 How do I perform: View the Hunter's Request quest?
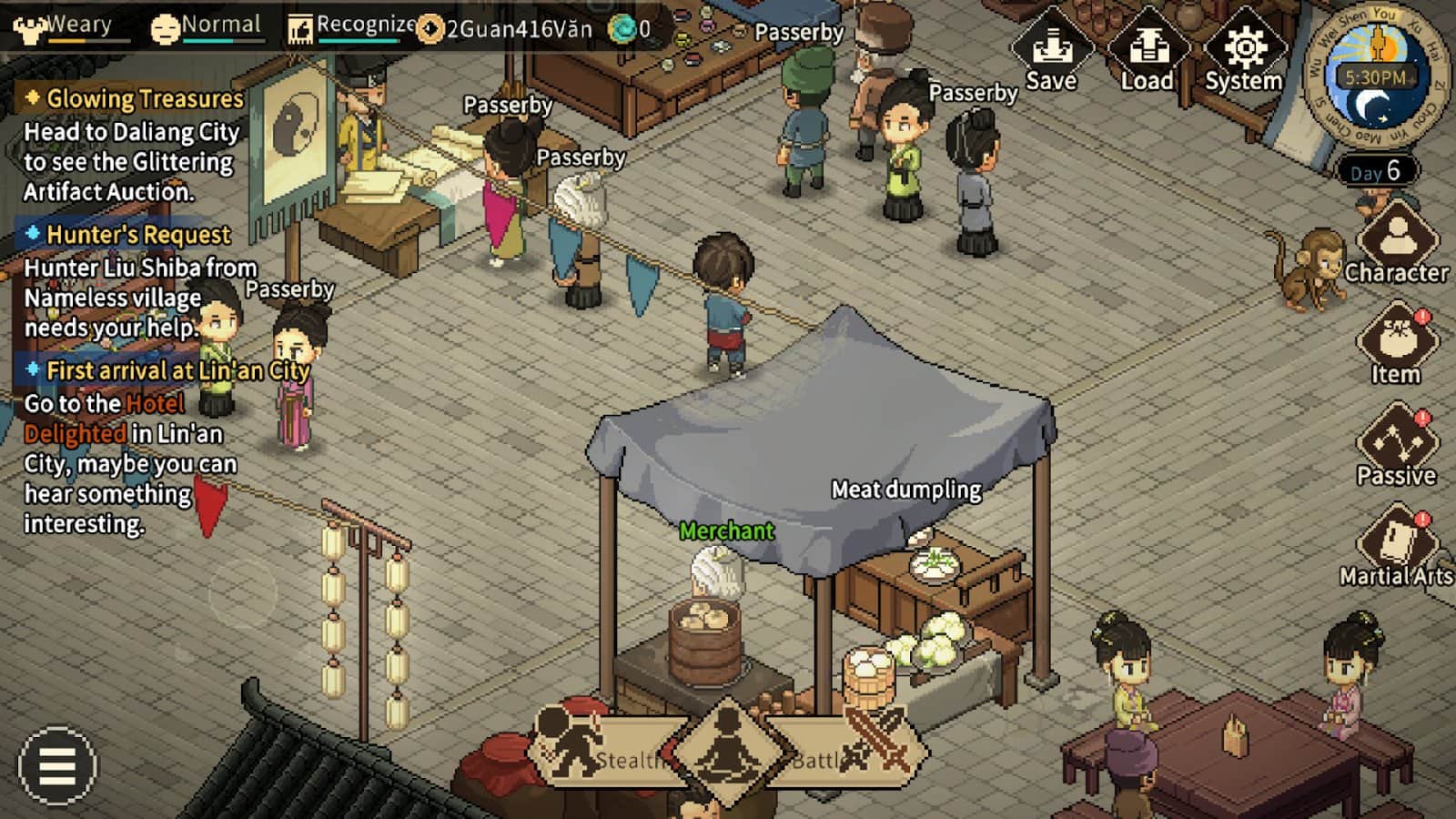137,235
